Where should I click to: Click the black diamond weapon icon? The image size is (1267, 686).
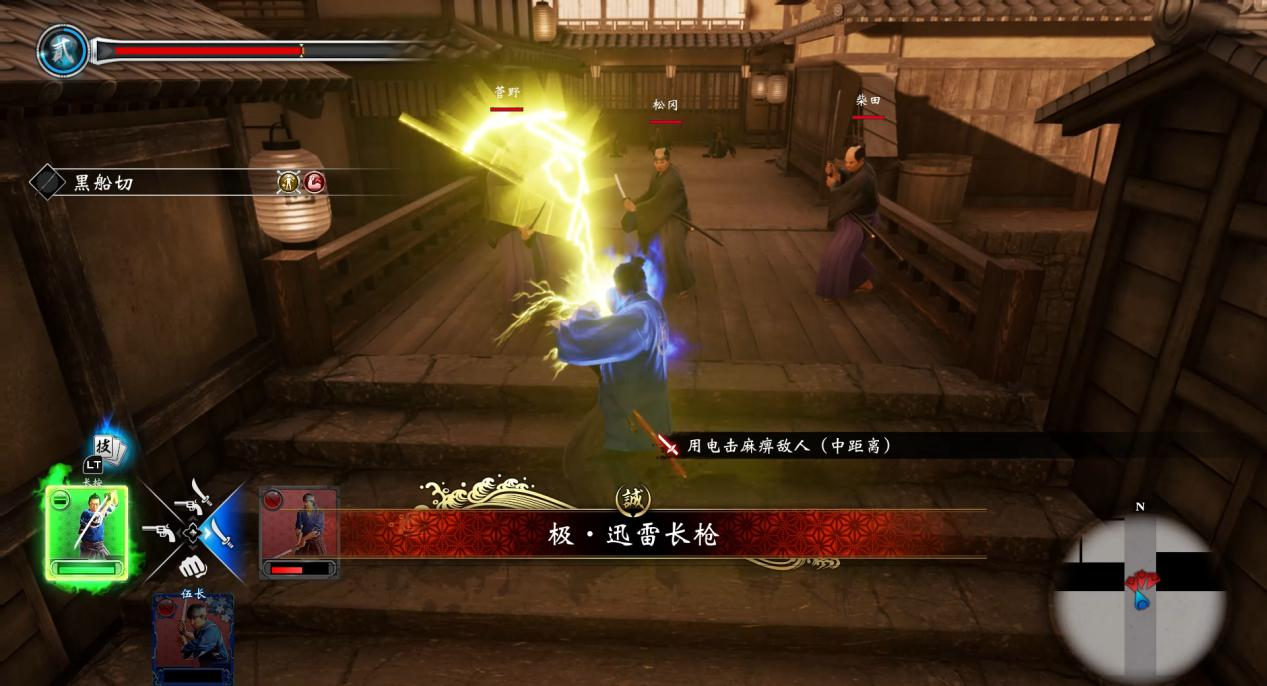[x=47, y=182]
